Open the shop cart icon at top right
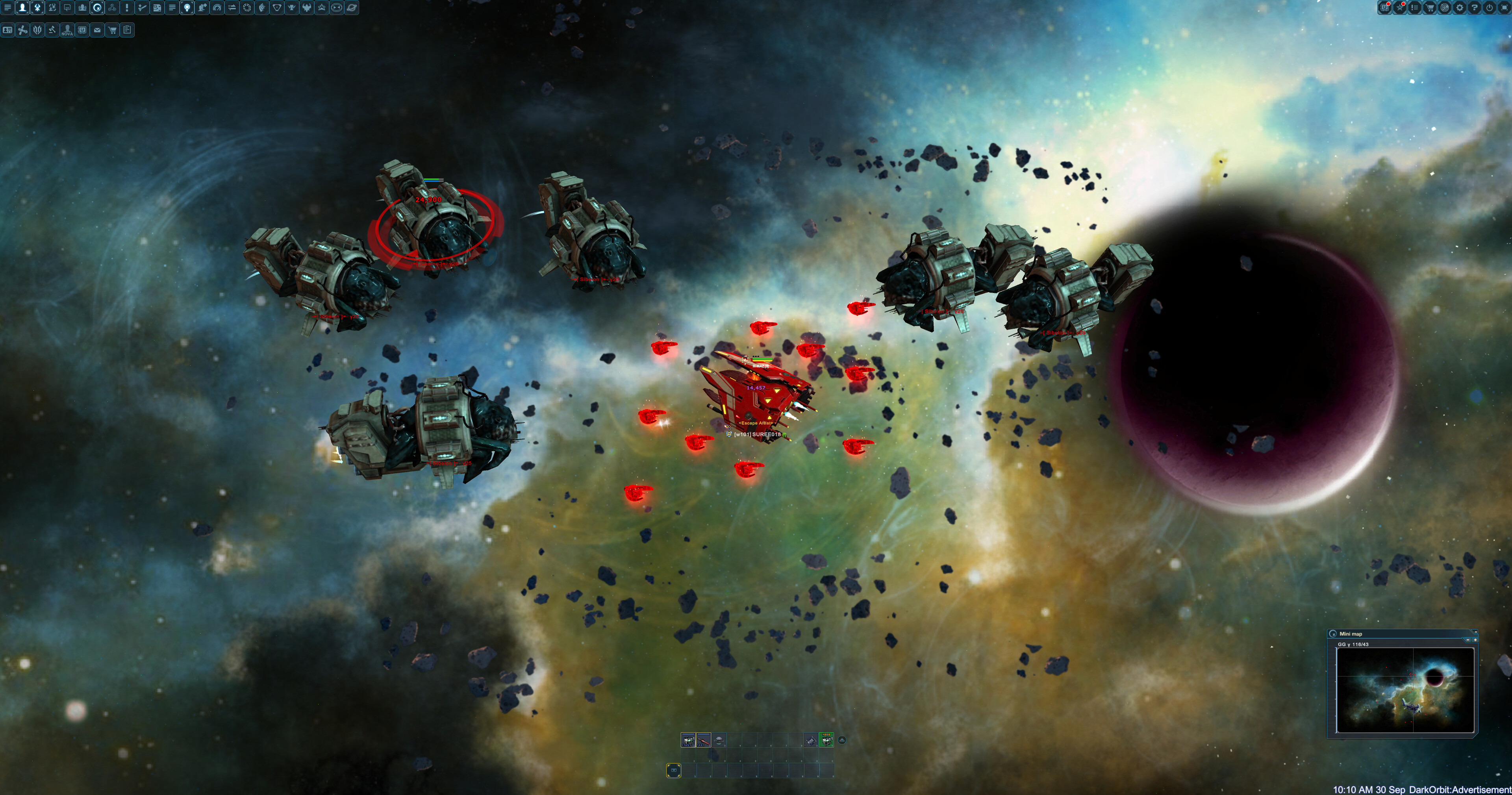1512x795 pixels. [1430, 8]
